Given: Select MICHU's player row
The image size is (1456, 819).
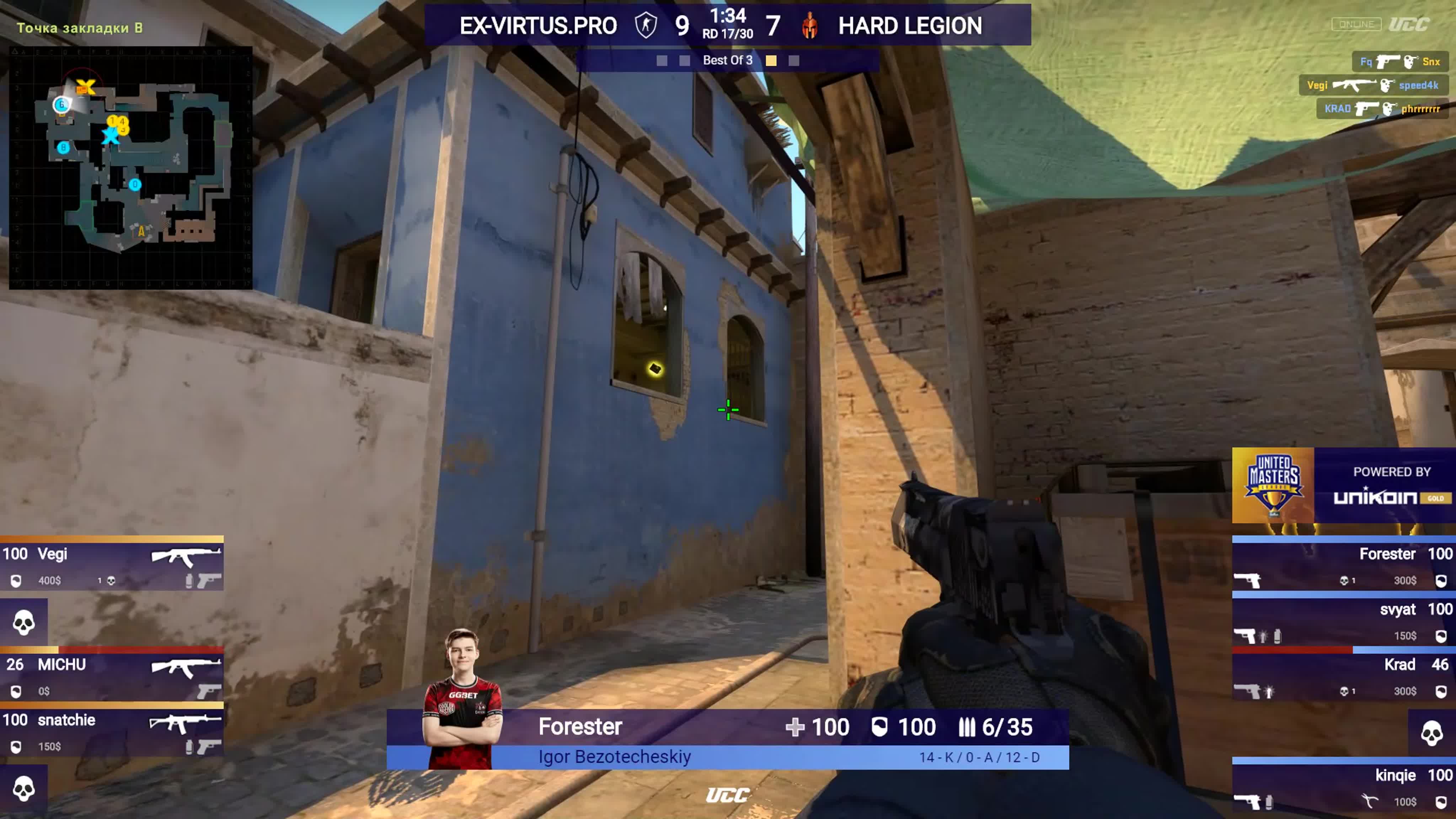Looking at the screenshot, I should (x=112, y=676).
